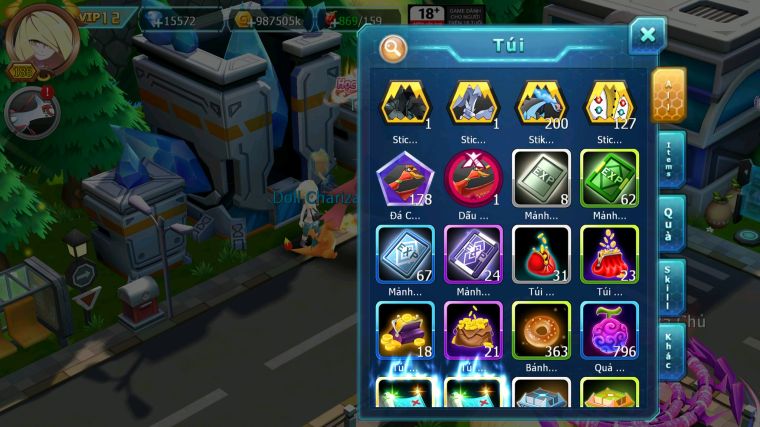Pick the blue card shard with 67
This screenshot has width=760, height=427.
point(404,253)
